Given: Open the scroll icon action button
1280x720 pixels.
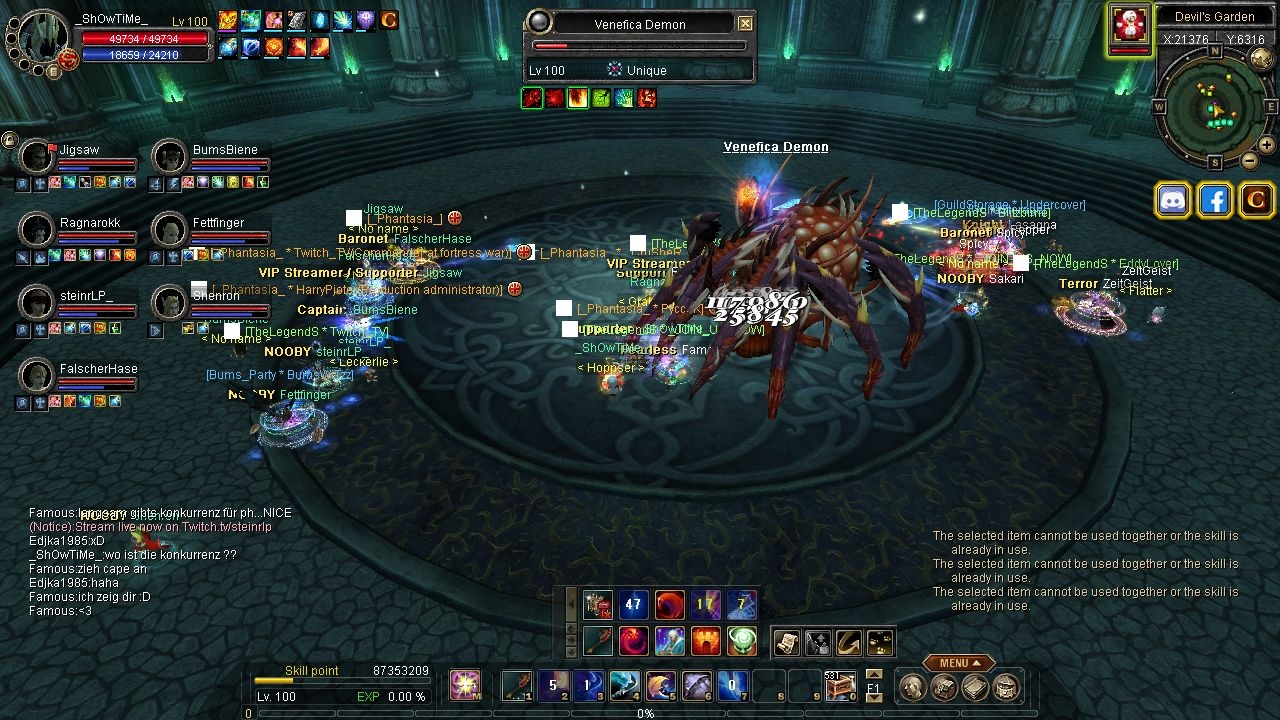Looking at the screenshot, I should coord(786,642).
